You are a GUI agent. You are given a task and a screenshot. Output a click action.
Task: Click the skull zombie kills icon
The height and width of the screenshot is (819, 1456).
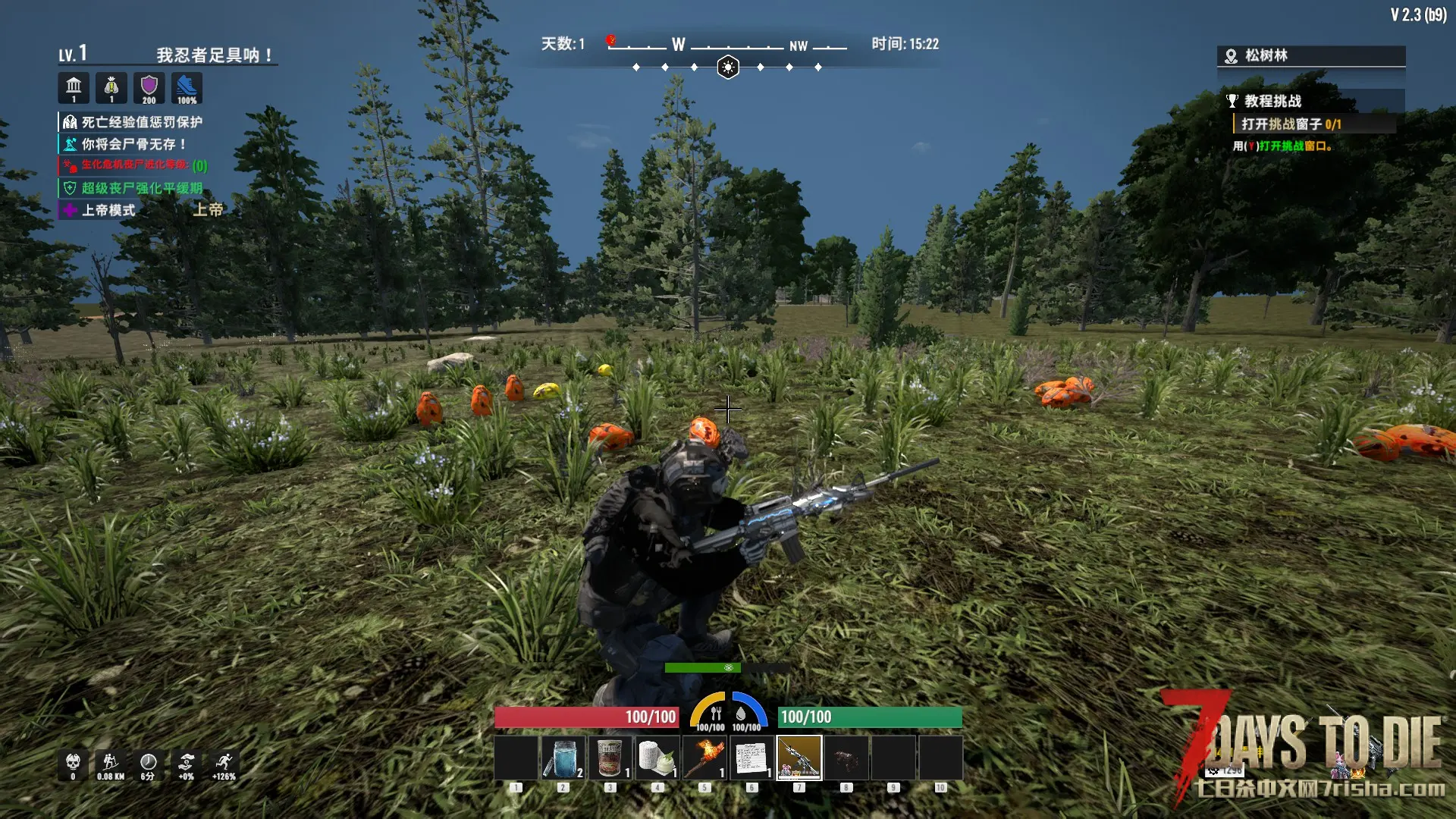click(x=73, y=764)
